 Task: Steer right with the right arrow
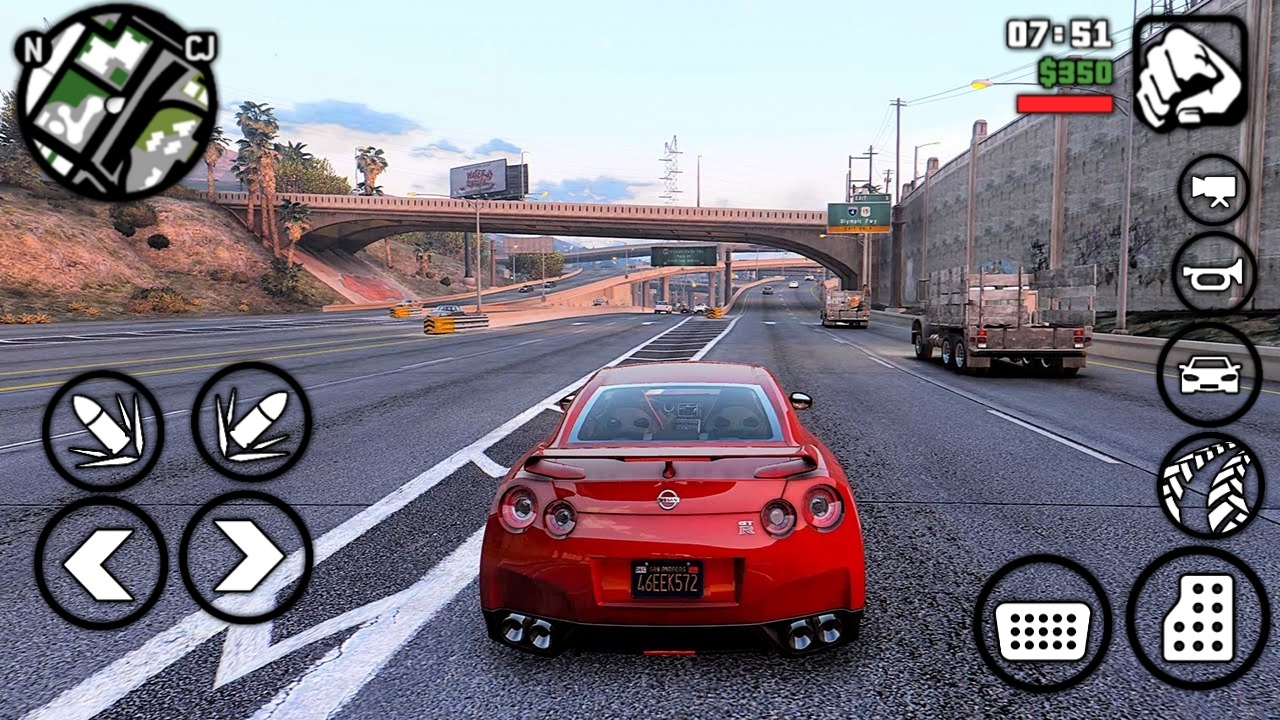(x=246, y=558)
